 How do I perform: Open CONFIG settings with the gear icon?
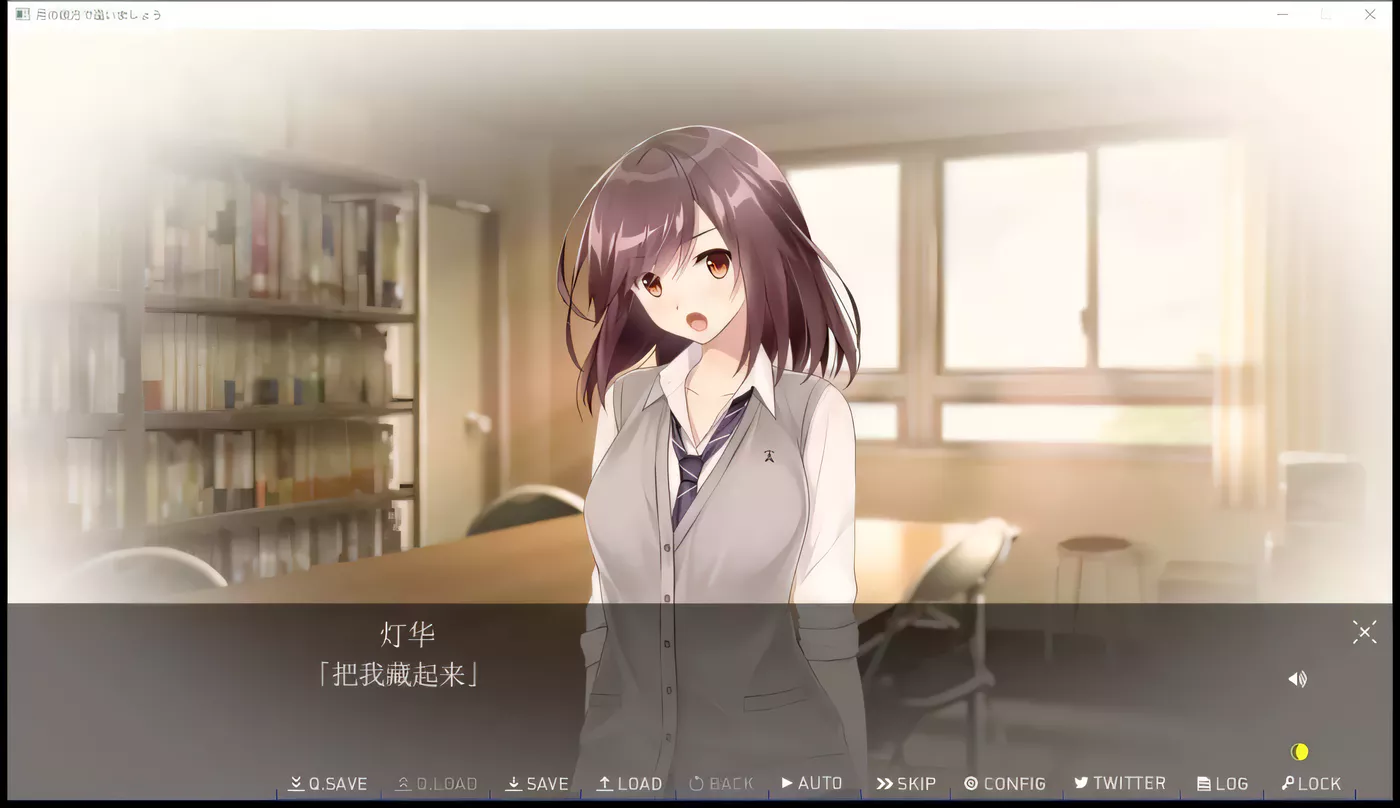tap(969, 783)
